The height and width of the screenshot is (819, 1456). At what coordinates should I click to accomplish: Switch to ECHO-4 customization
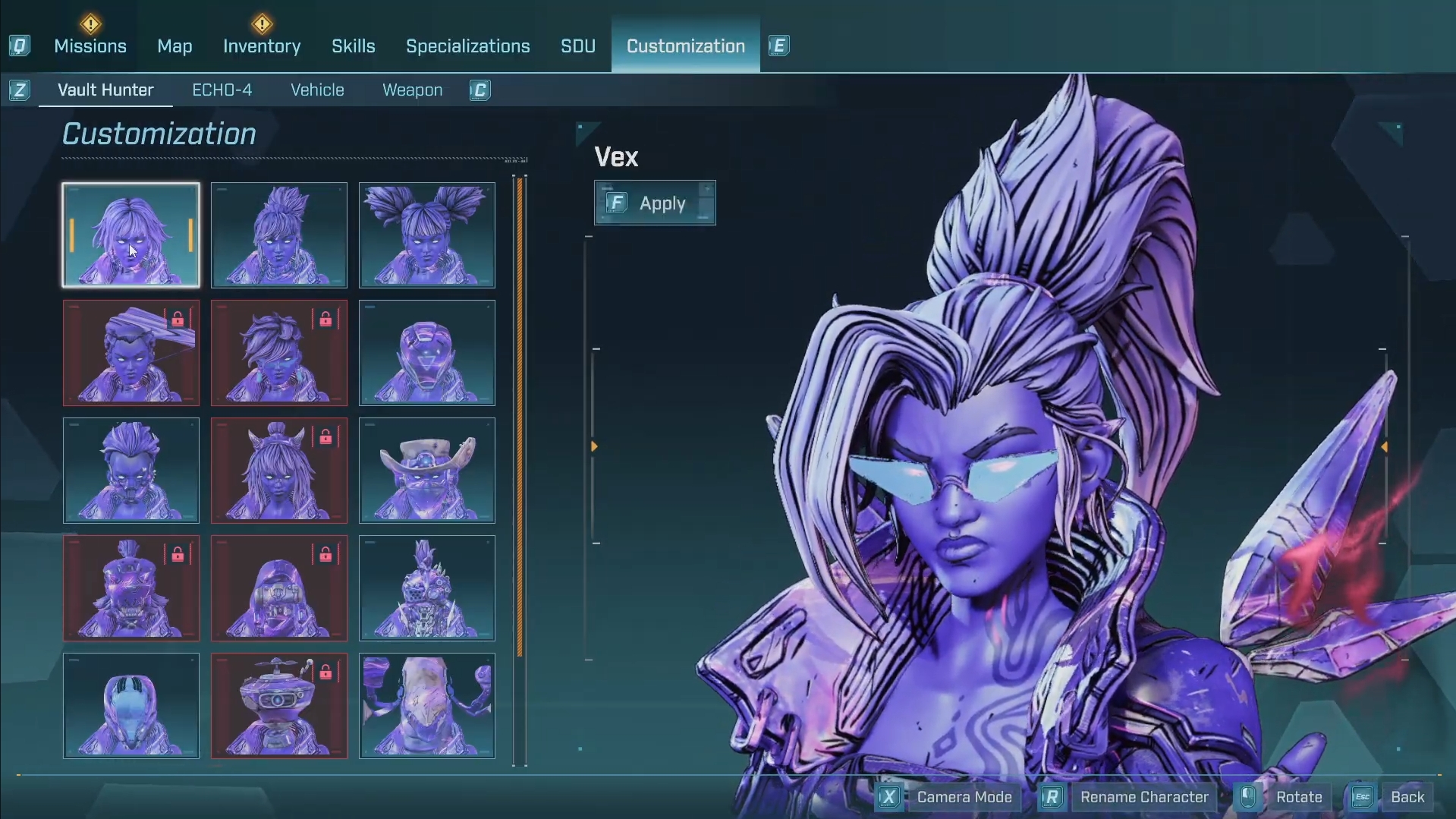222,90
